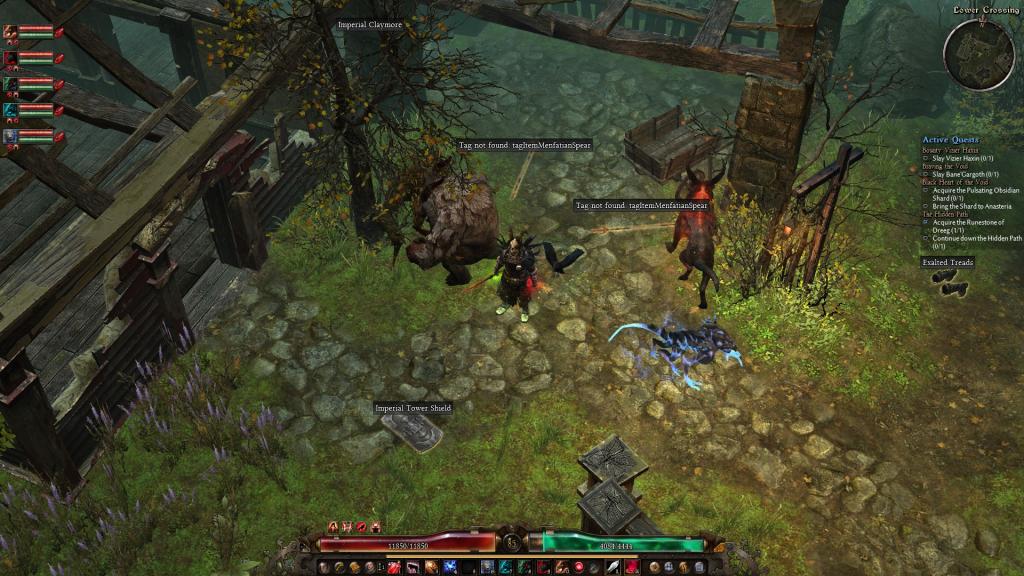This screenshot has width=1024, height=576.
Task: Select the pale grey pet portrait
Action: point(11,135)
